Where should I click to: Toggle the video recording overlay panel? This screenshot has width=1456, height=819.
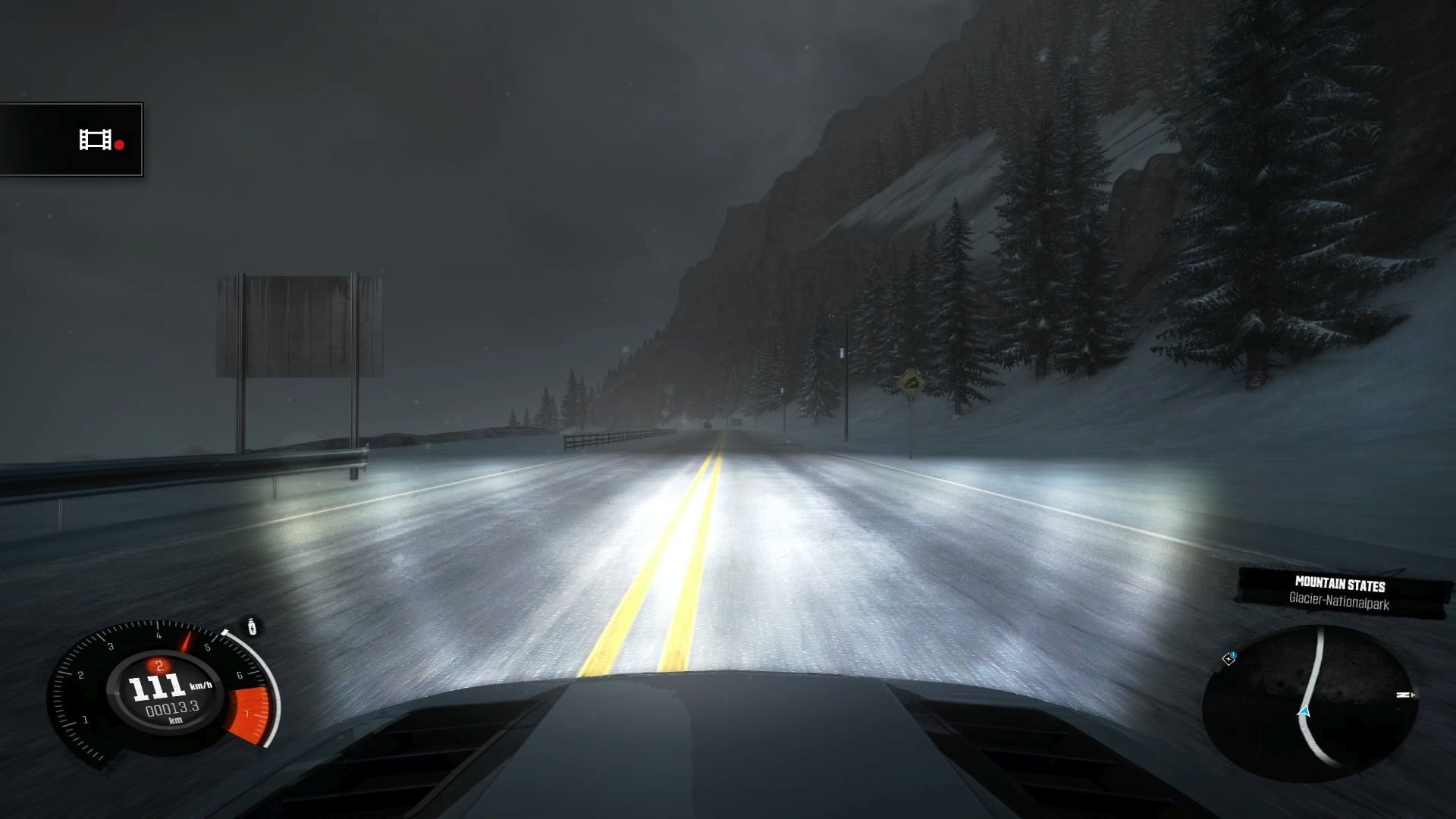pos(71,139)
